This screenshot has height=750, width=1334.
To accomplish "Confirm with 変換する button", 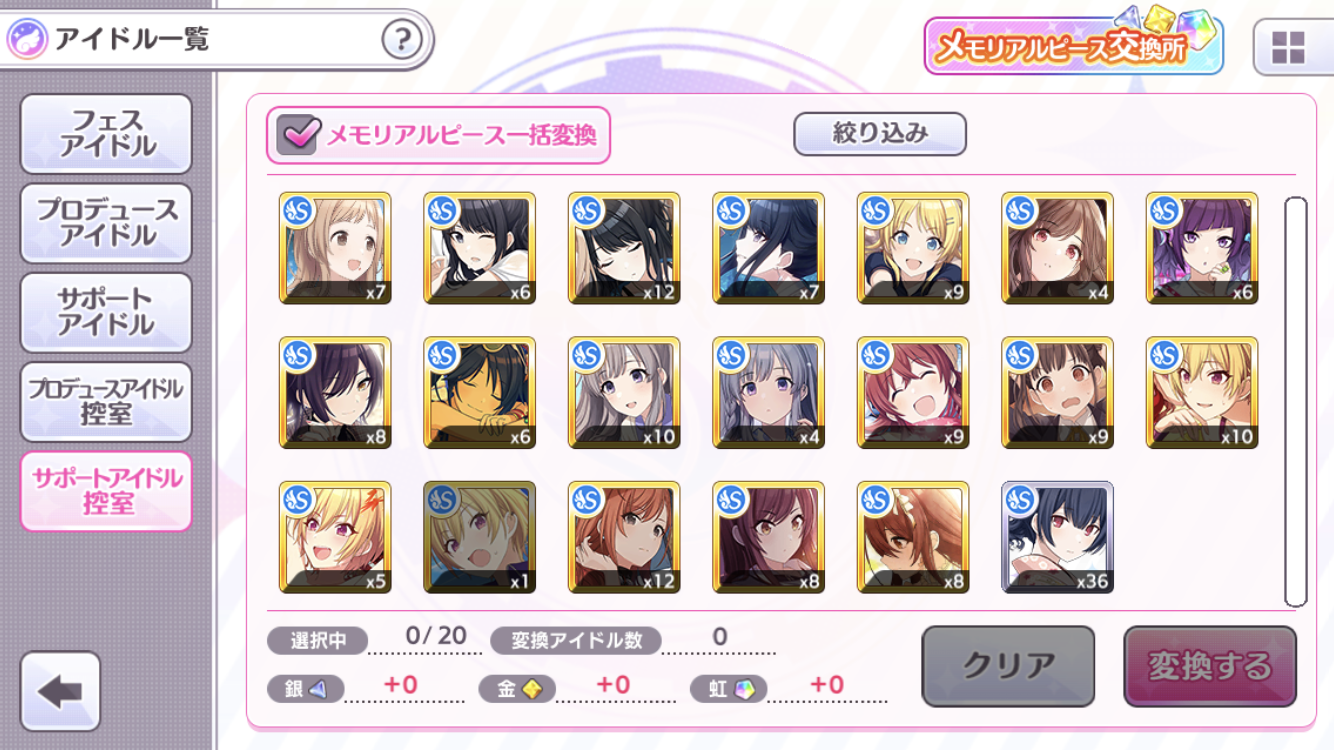I will click(x=1209, y=666).
